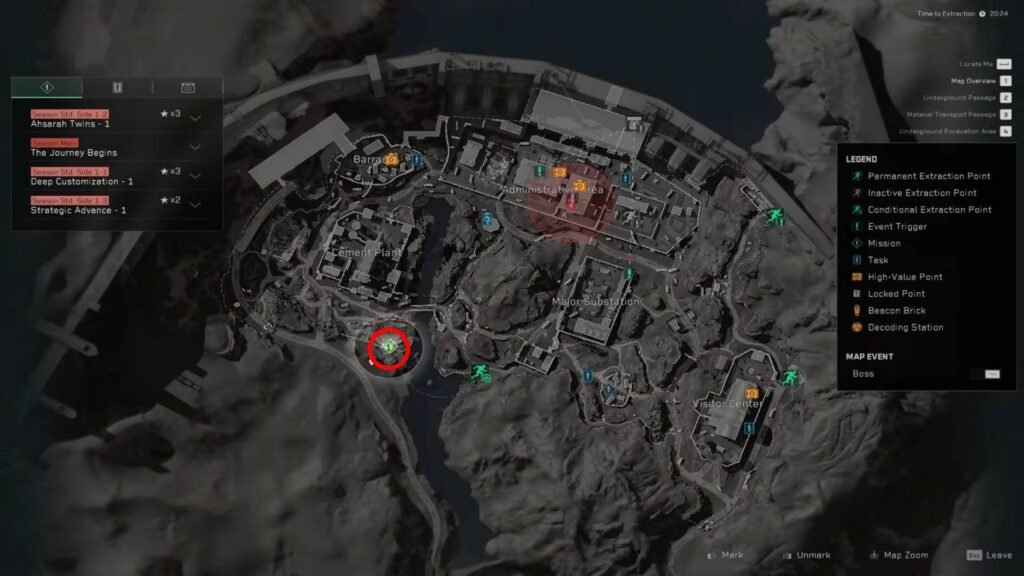Switch to the mission list tab
Image resolution: width=1024 pixels, height=576 pixels.
click(x=47, y=87)
